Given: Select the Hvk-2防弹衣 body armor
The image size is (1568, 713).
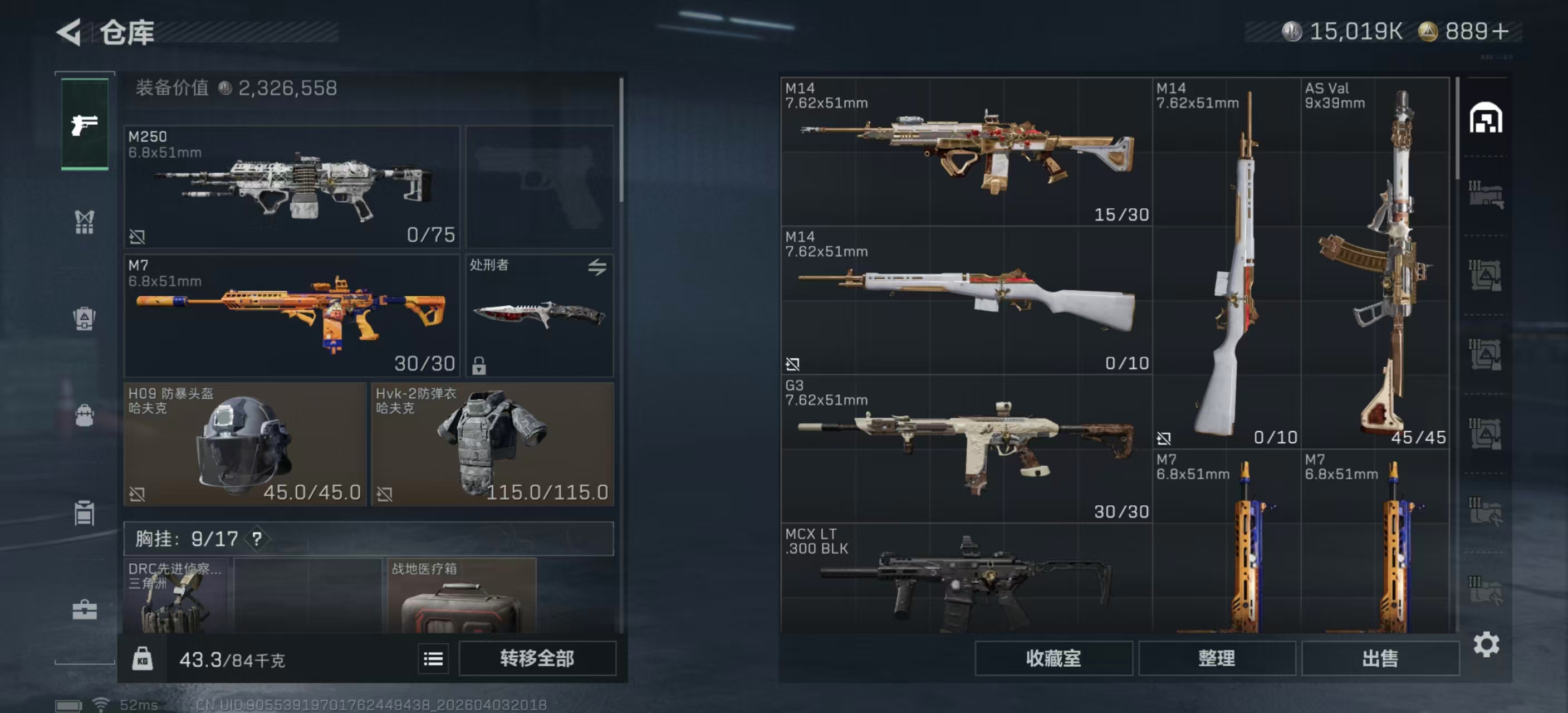Looking at the screenshot, I should pos(492,444).
